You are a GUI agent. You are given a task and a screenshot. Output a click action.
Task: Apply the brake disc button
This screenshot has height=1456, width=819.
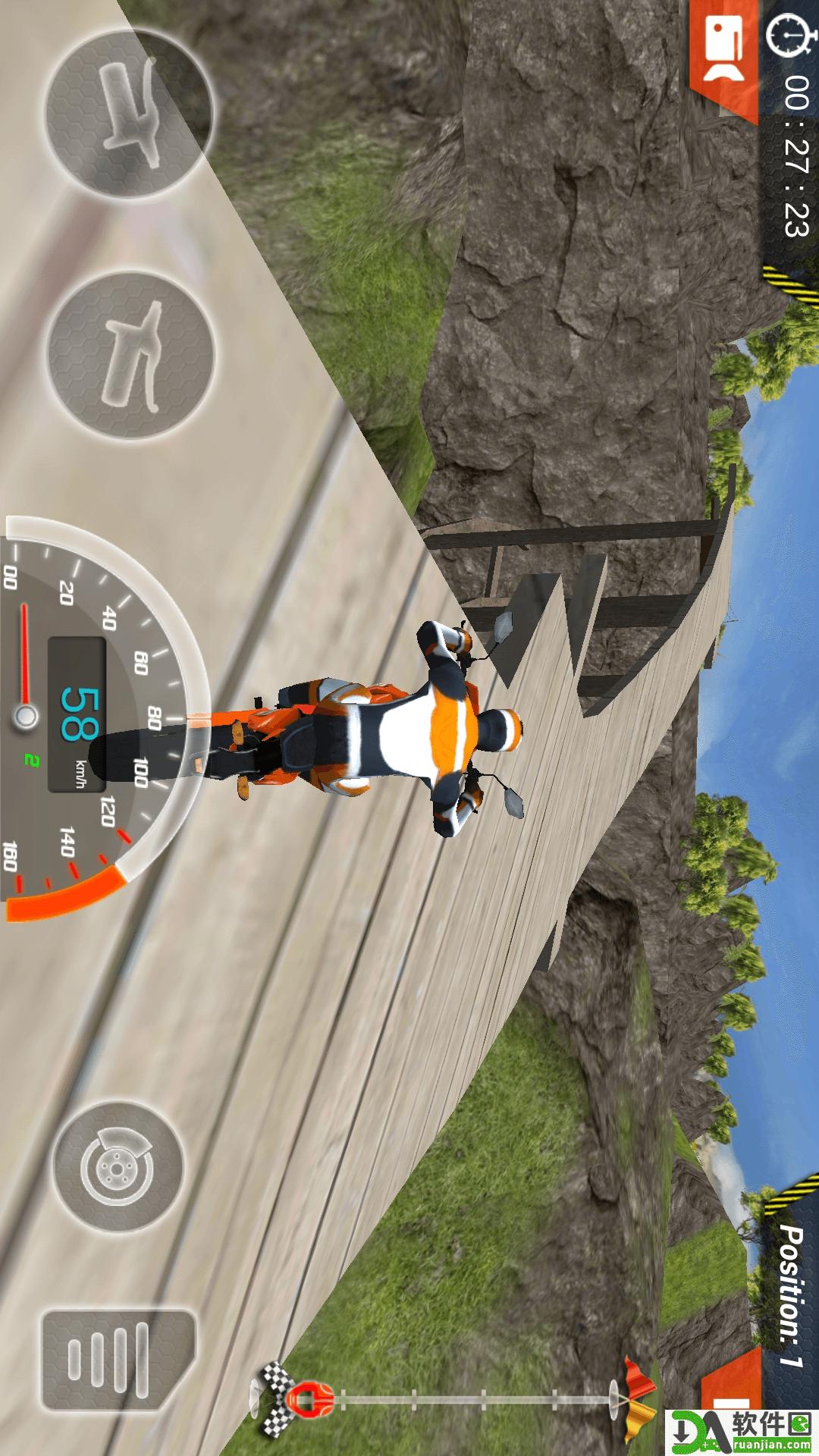point(118,1166)
